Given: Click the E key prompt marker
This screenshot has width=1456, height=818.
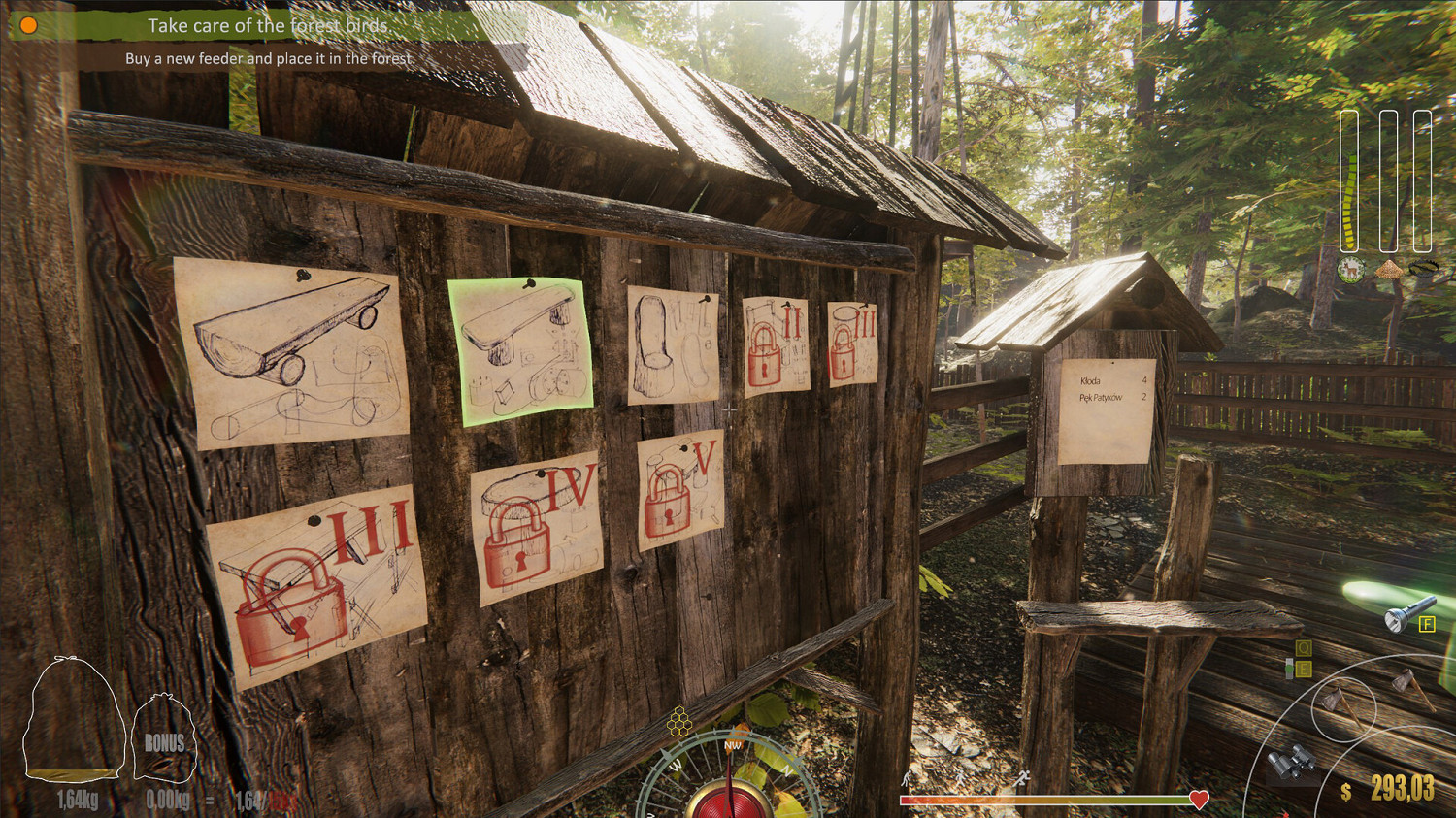Looking at the screenshot, I should 1303,668.
